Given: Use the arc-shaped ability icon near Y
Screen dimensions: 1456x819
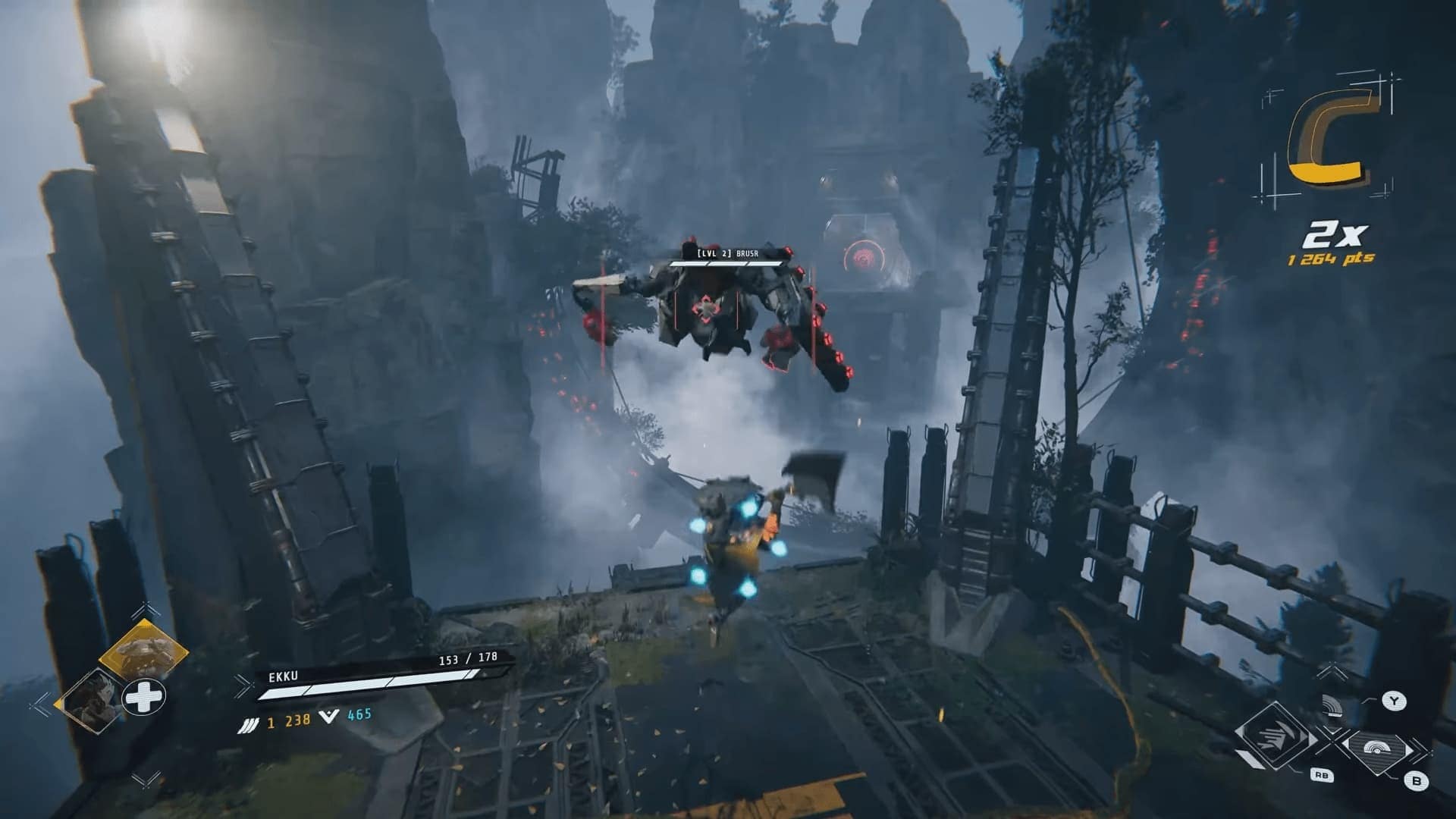Looking at the screenshot, I should [x=1331, y=705].
